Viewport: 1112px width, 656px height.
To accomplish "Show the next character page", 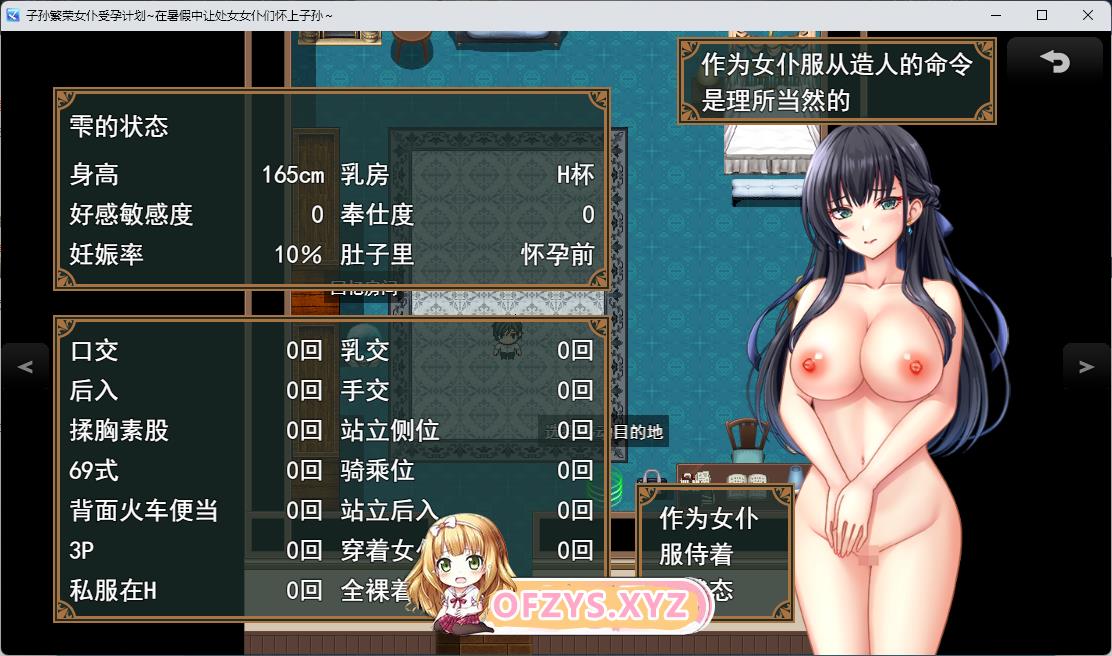I will pyautogui.click(x=1086, y=367).
